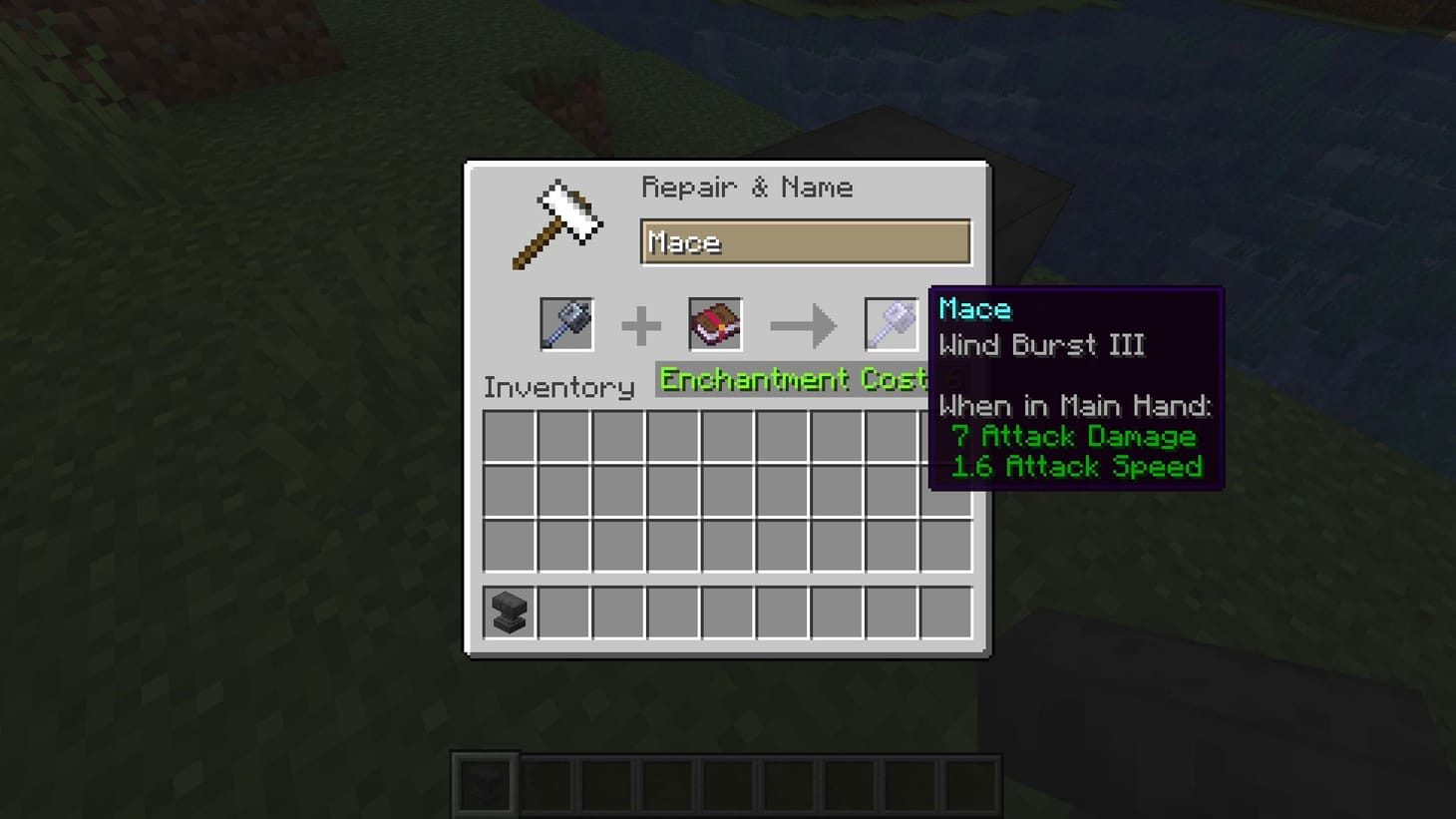The height and width of the screenshot is (819, 1456).
Task: Take the enchanted Mace result item
Action: [x=891, y=323]
